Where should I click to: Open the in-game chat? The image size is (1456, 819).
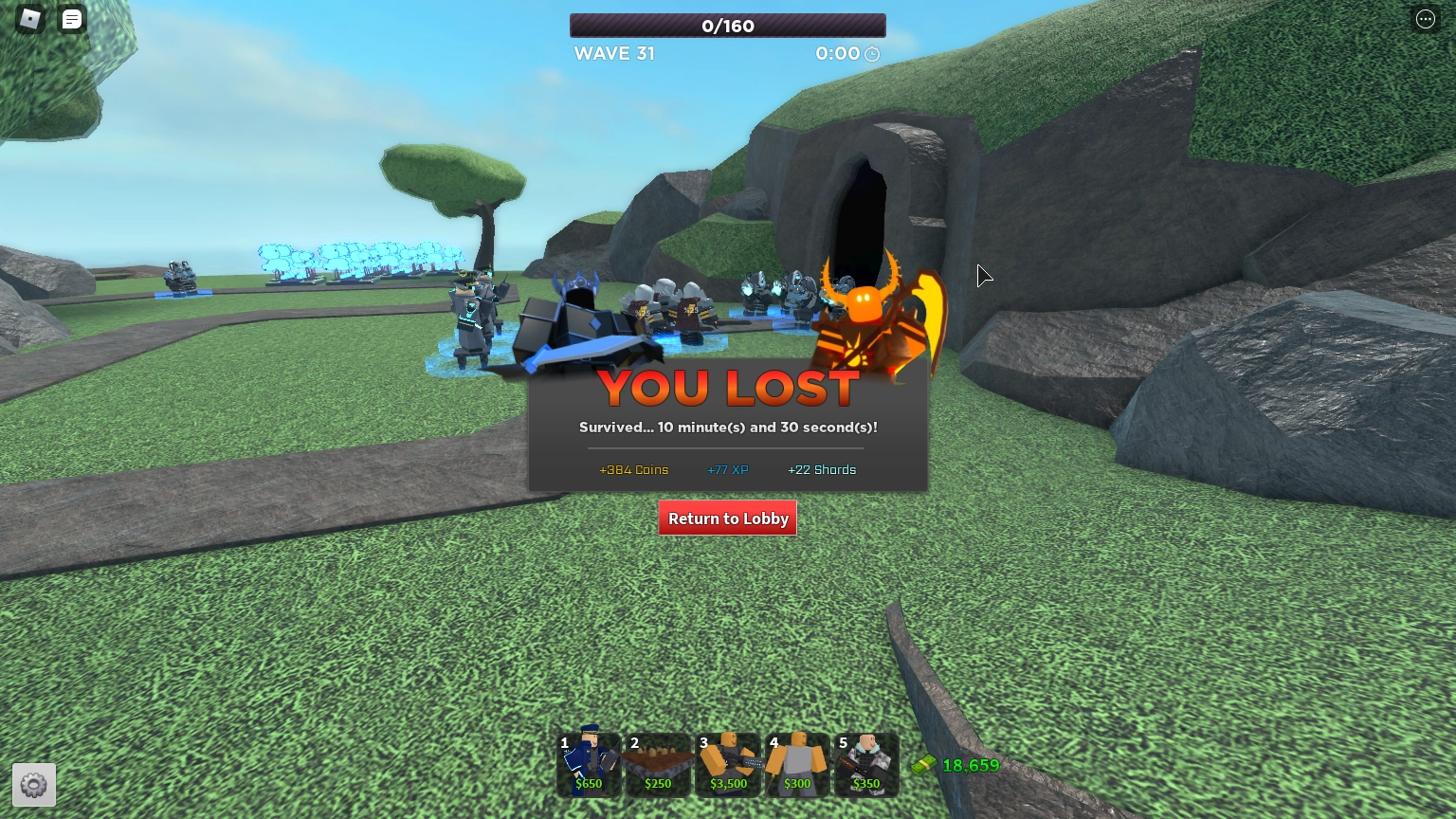coord(72,19)
